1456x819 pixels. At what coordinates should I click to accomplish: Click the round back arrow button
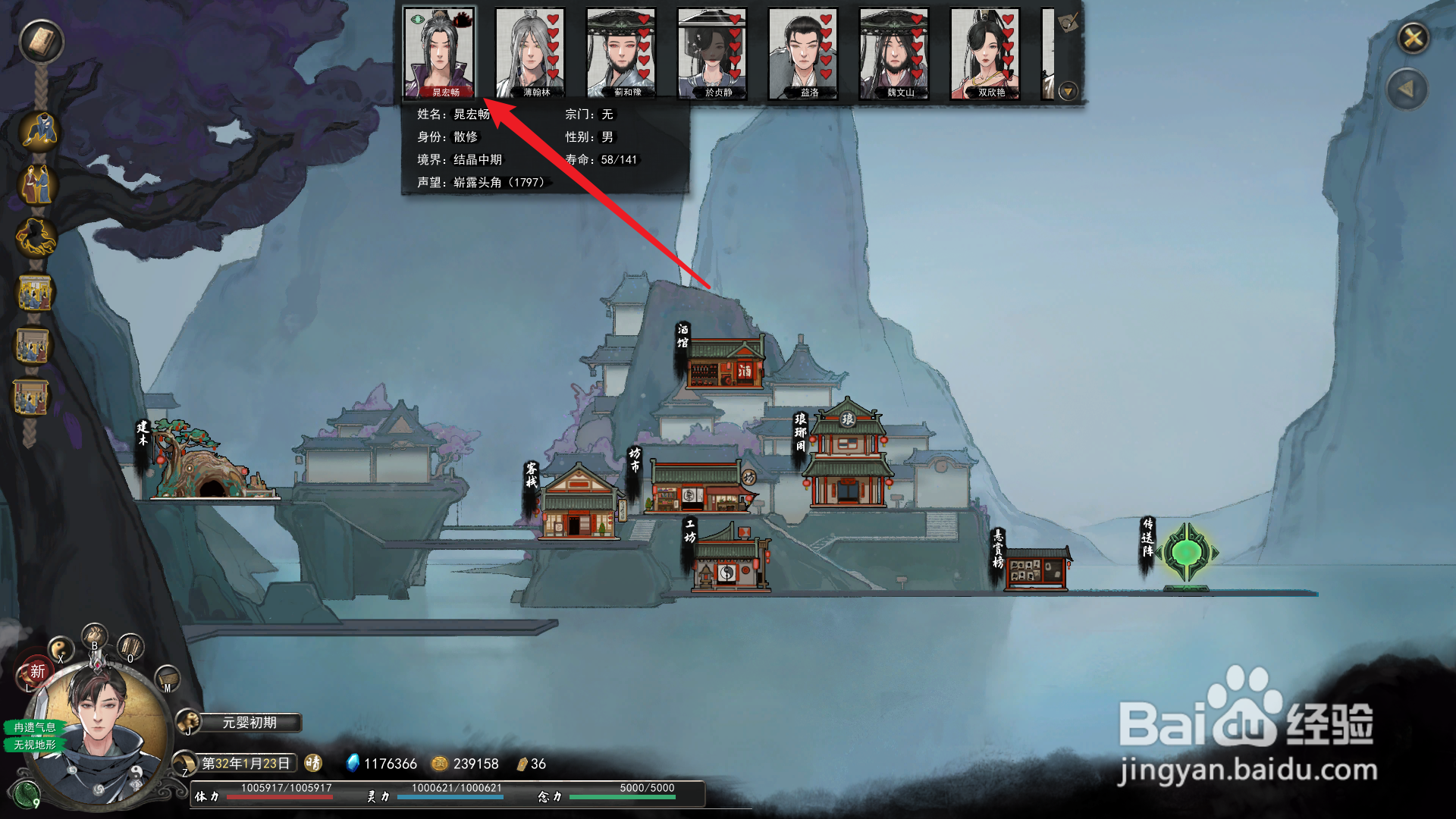click(x=1407, y=89)
